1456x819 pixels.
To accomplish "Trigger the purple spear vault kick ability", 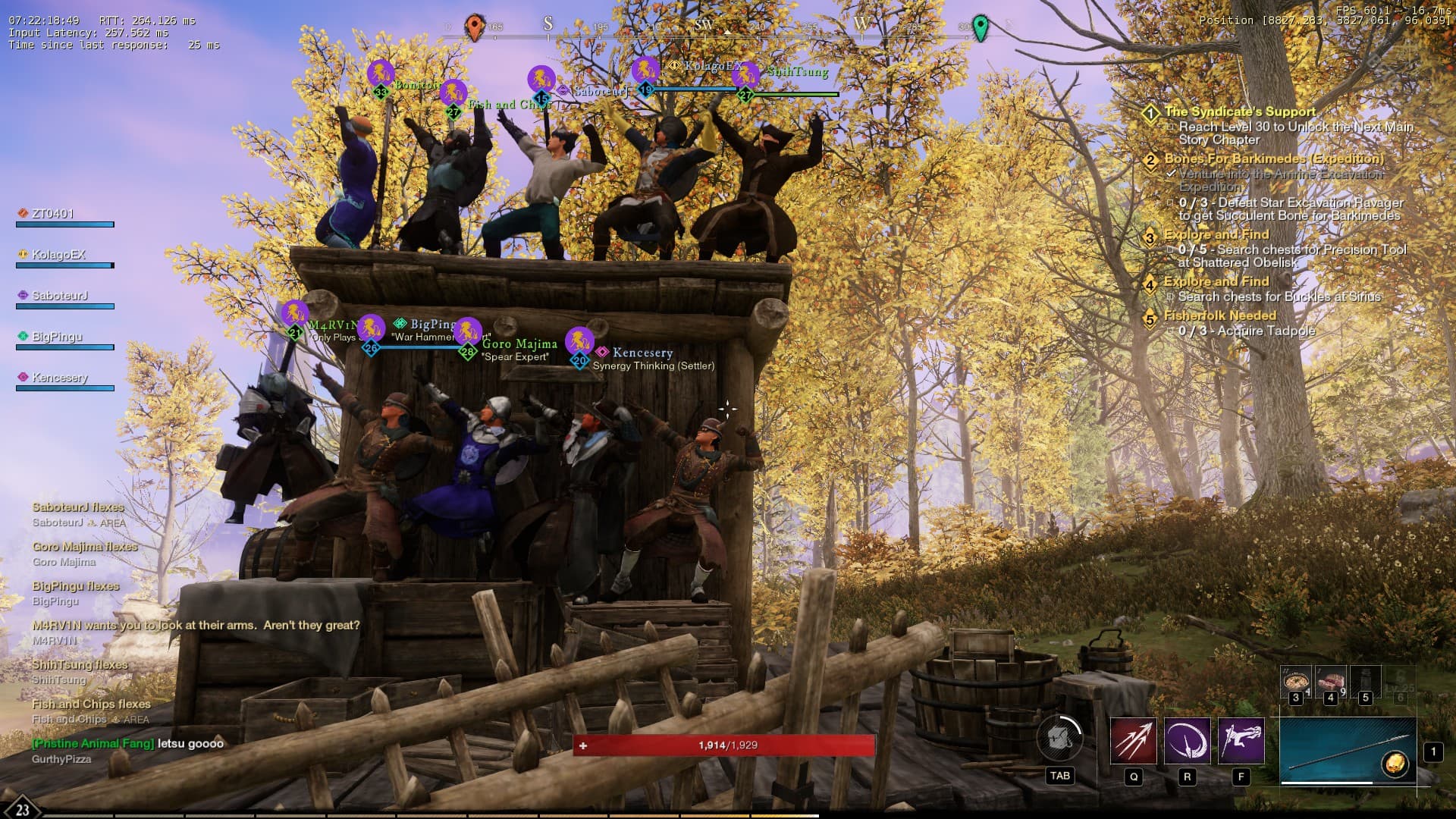I will click(x=1241, y=741).
